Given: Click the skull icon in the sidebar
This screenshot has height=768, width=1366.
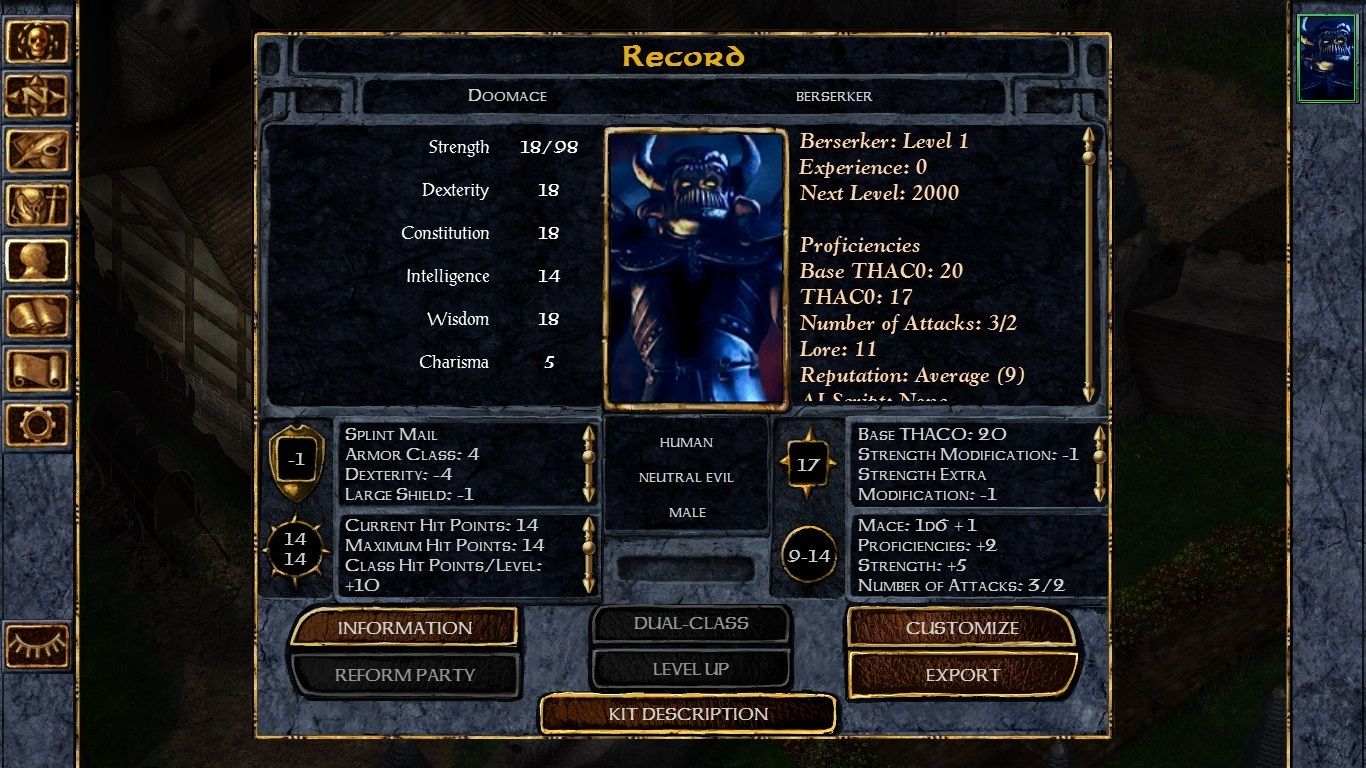Looking at the screenshot, I should [x=40, y=40].
